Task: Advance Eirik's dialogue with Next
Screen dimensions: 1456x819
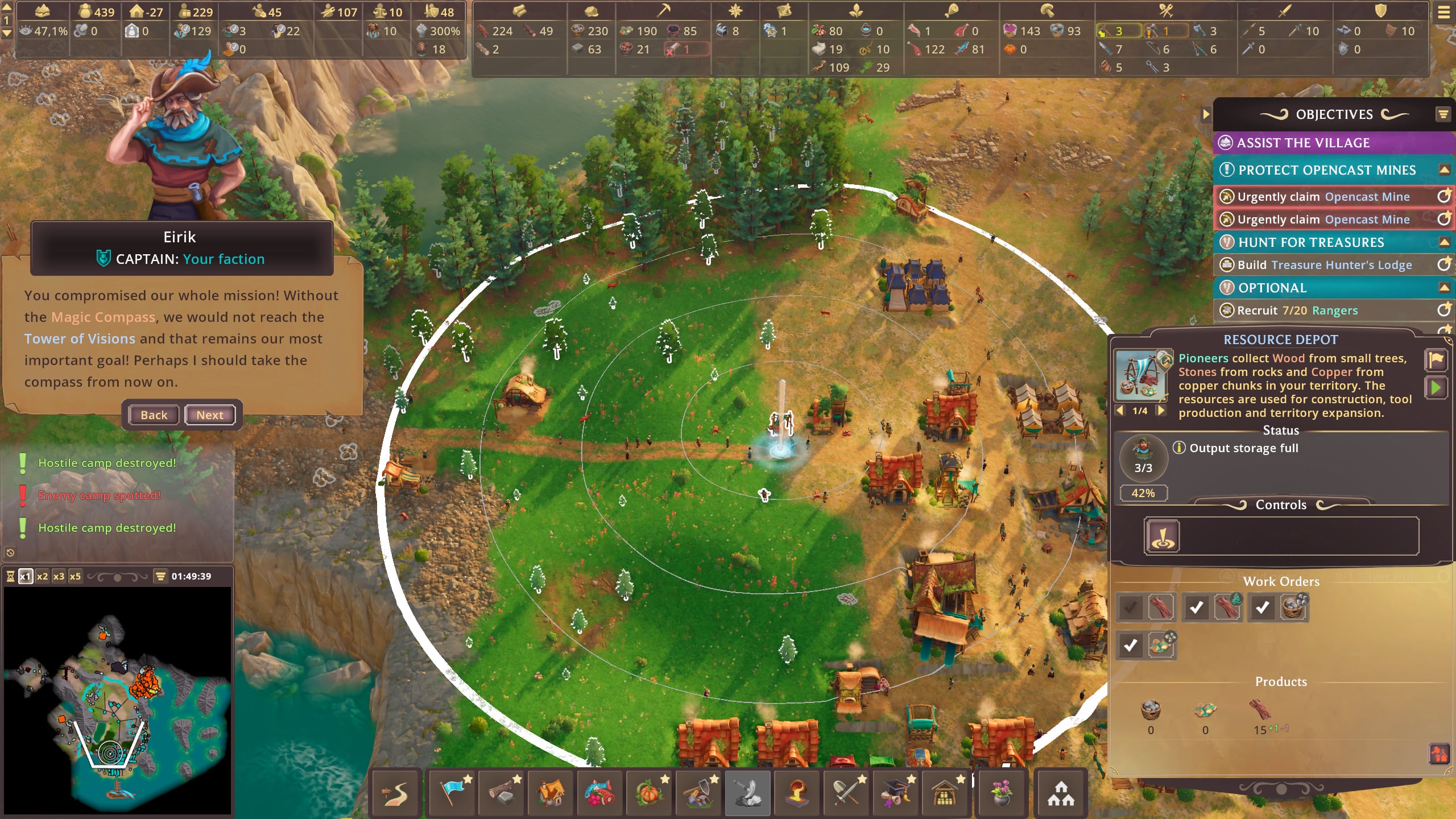Action: [209, 415]
